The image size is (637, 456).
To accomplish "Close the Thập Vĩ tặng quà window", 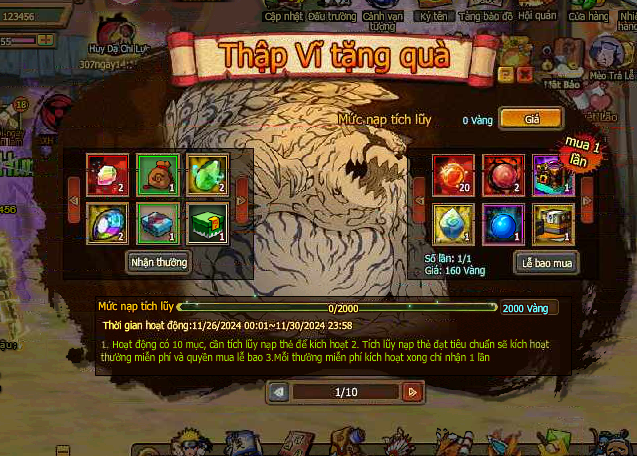I will click(524, 74).
